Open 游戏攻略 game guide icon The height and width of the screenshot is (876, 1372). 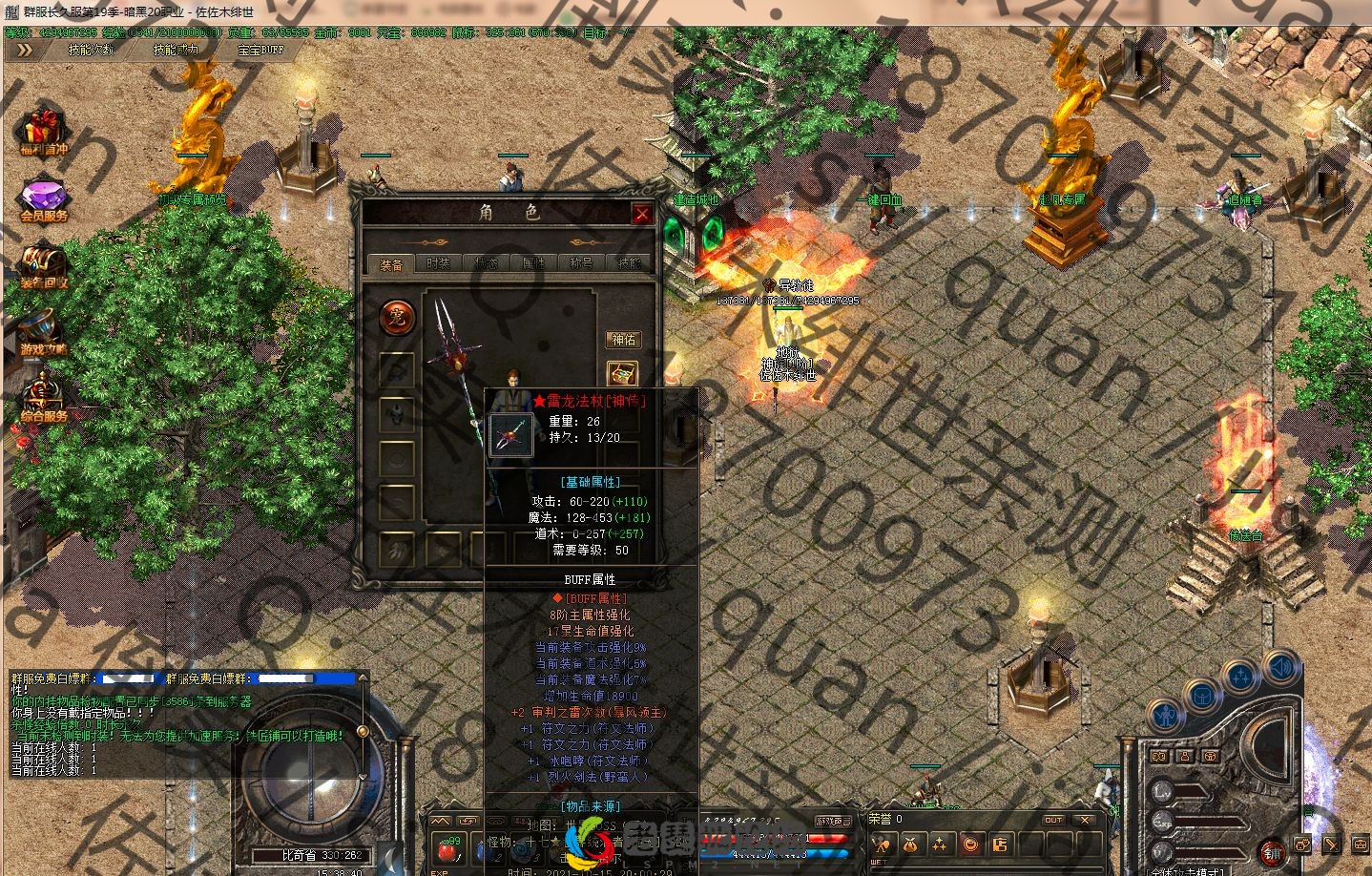point(43,331)
